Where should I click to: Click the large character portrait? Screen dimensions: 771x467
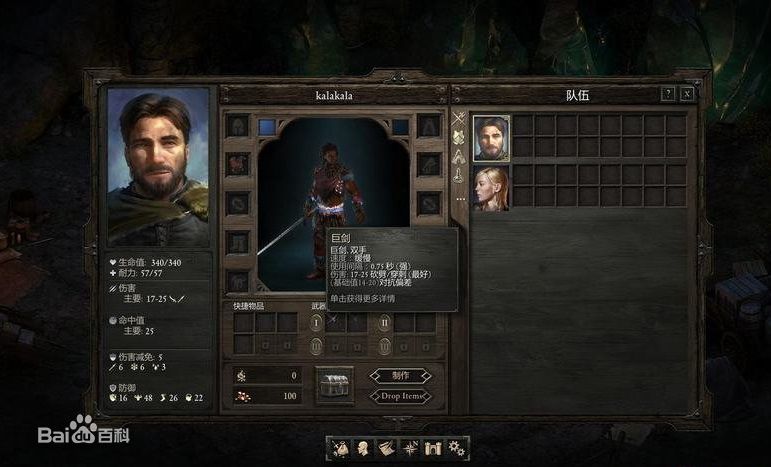159,167
